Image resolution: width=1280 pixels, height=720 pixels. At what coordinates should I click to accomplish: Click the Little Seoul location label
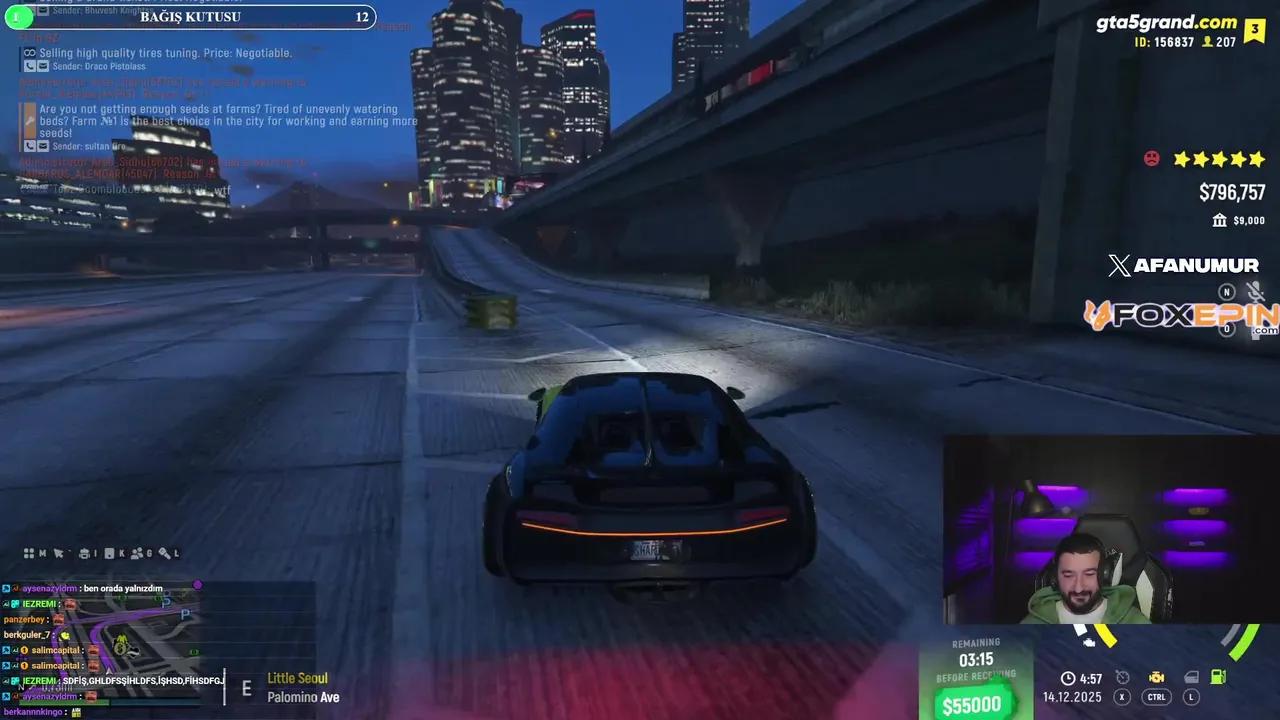click(297, 678)
